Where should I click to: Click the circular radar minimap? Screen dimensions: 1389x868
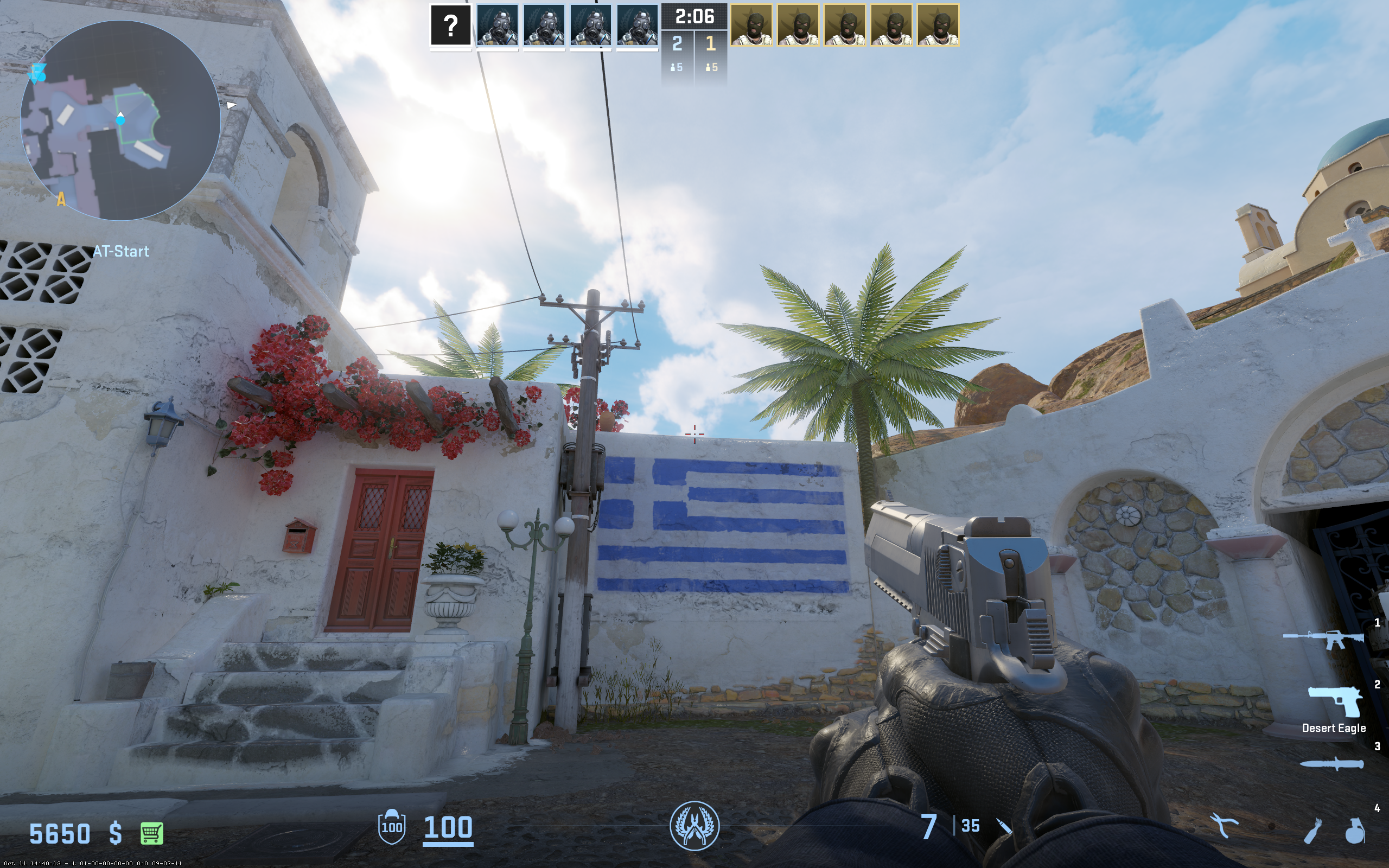(120, 120)
